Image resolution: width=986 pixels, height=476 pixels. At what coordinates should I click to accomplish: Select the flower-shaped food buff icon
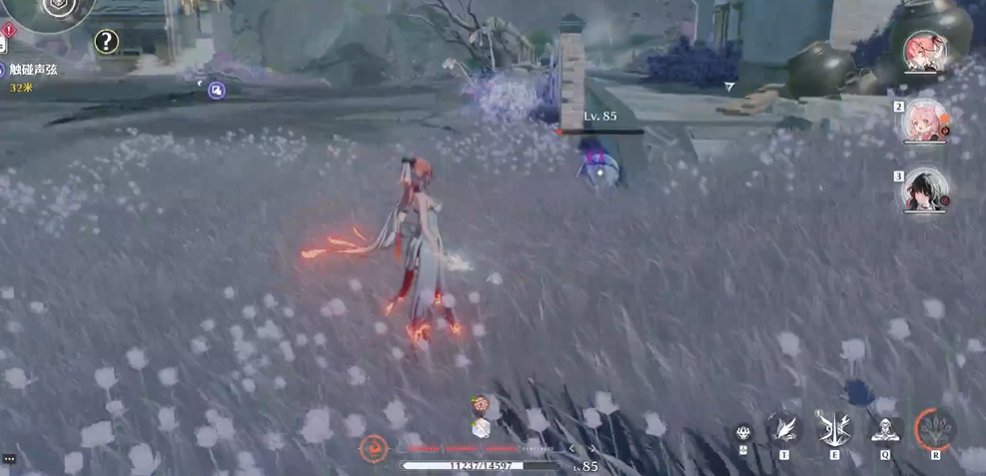coord(481,405)
